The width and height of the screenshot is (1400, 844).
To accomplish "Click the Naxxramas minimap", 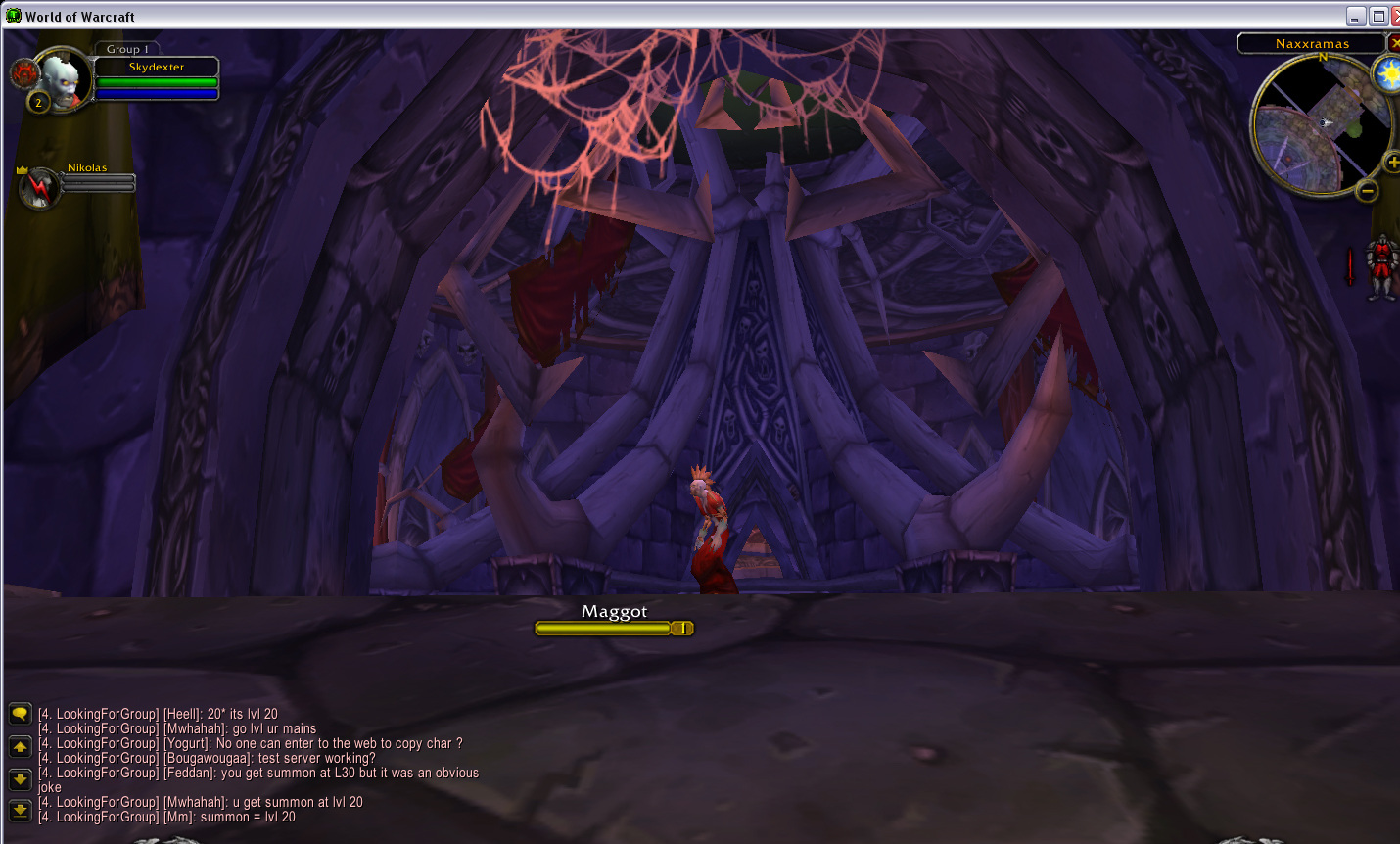I will click(1322, 124).
